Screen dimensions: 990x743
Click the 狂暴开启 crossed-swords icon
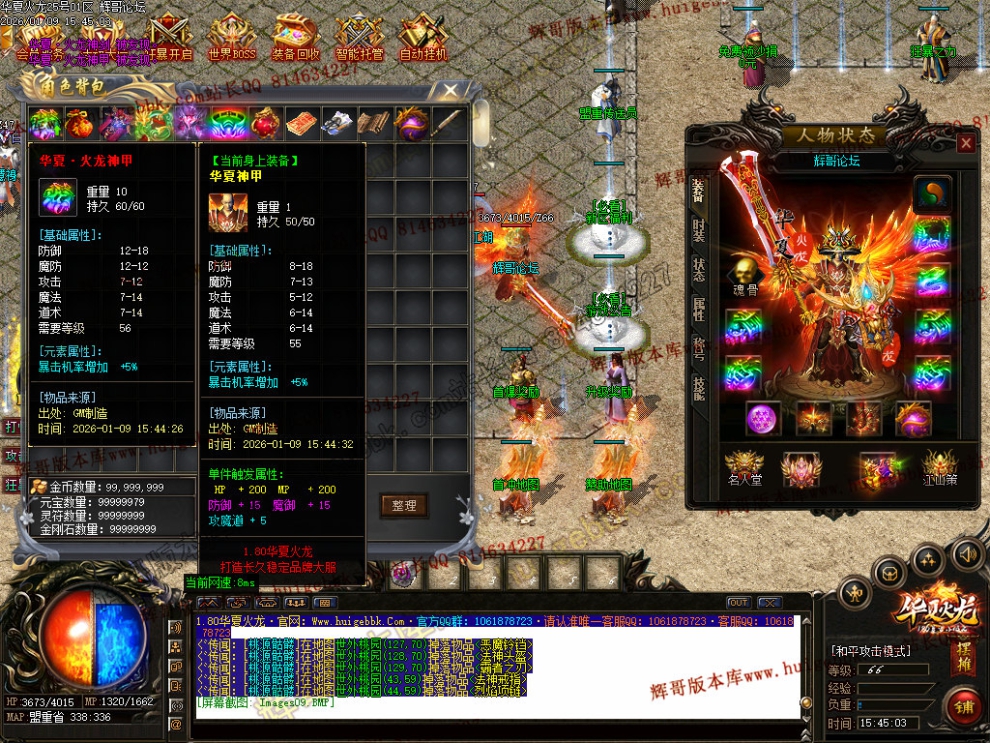[169, 38]
